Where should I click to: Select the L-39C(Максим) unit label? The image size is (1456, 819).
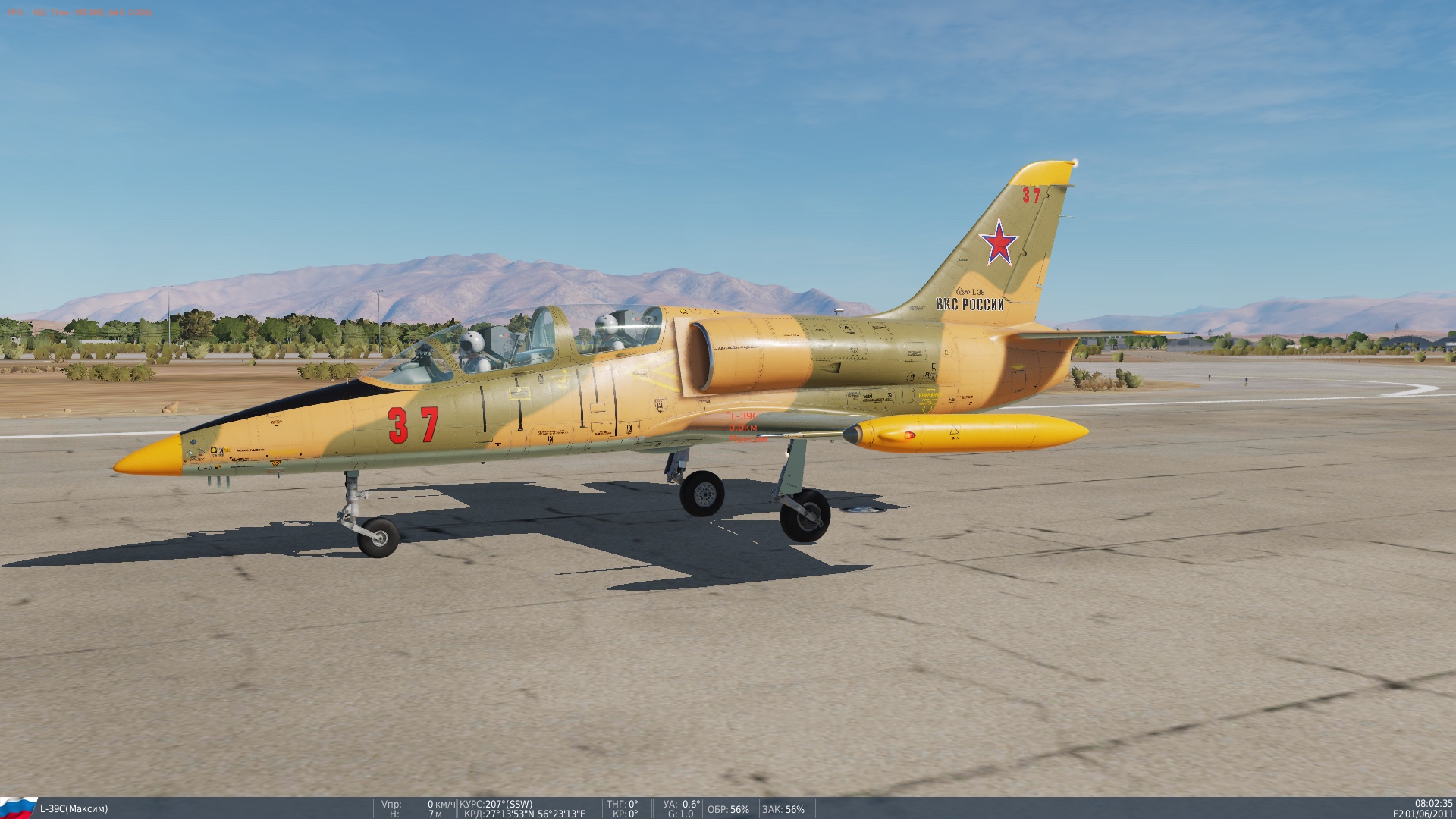[x=76, y=808]
